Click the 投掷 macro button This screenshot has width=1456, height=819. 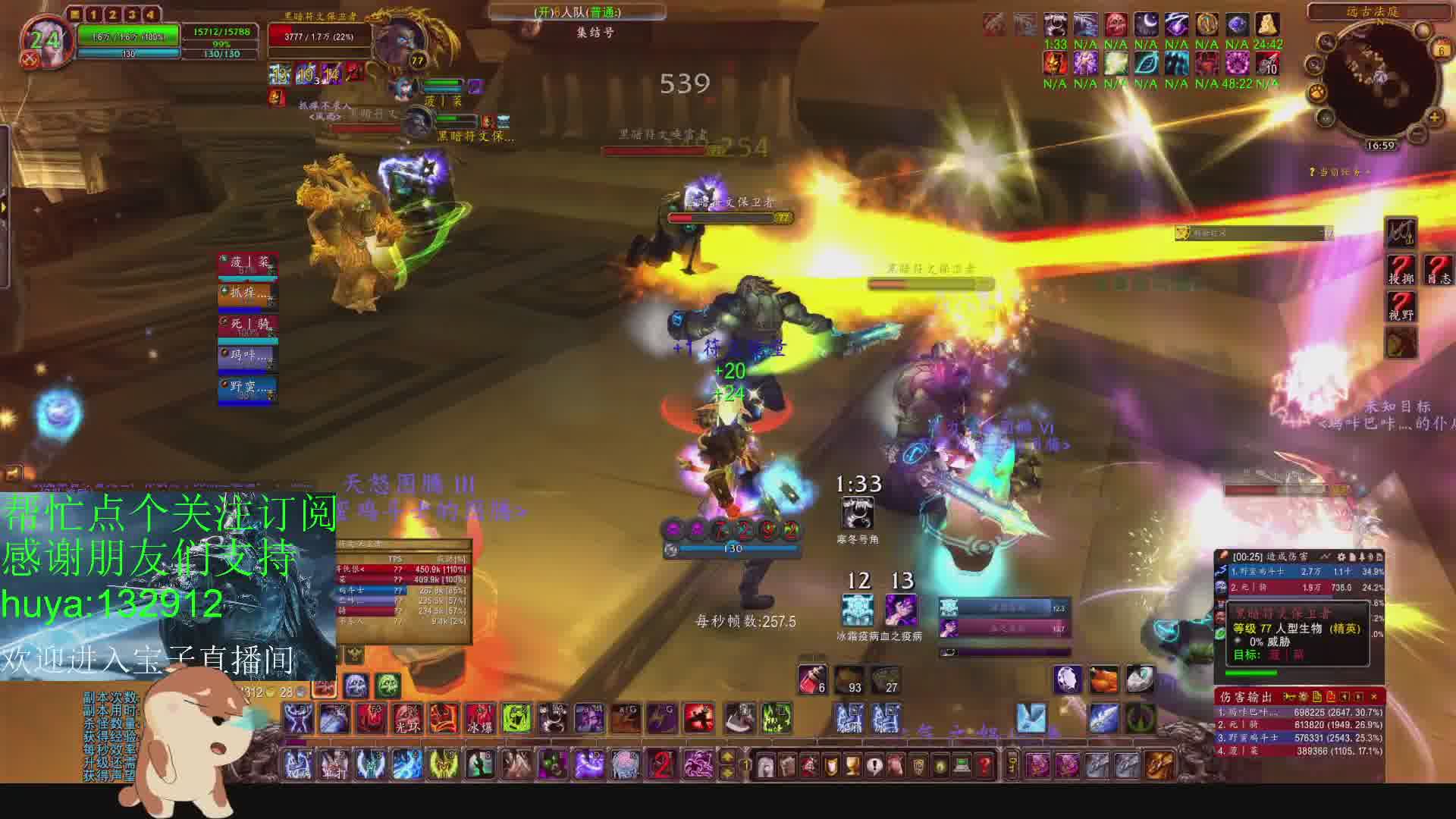[1401, 270]
